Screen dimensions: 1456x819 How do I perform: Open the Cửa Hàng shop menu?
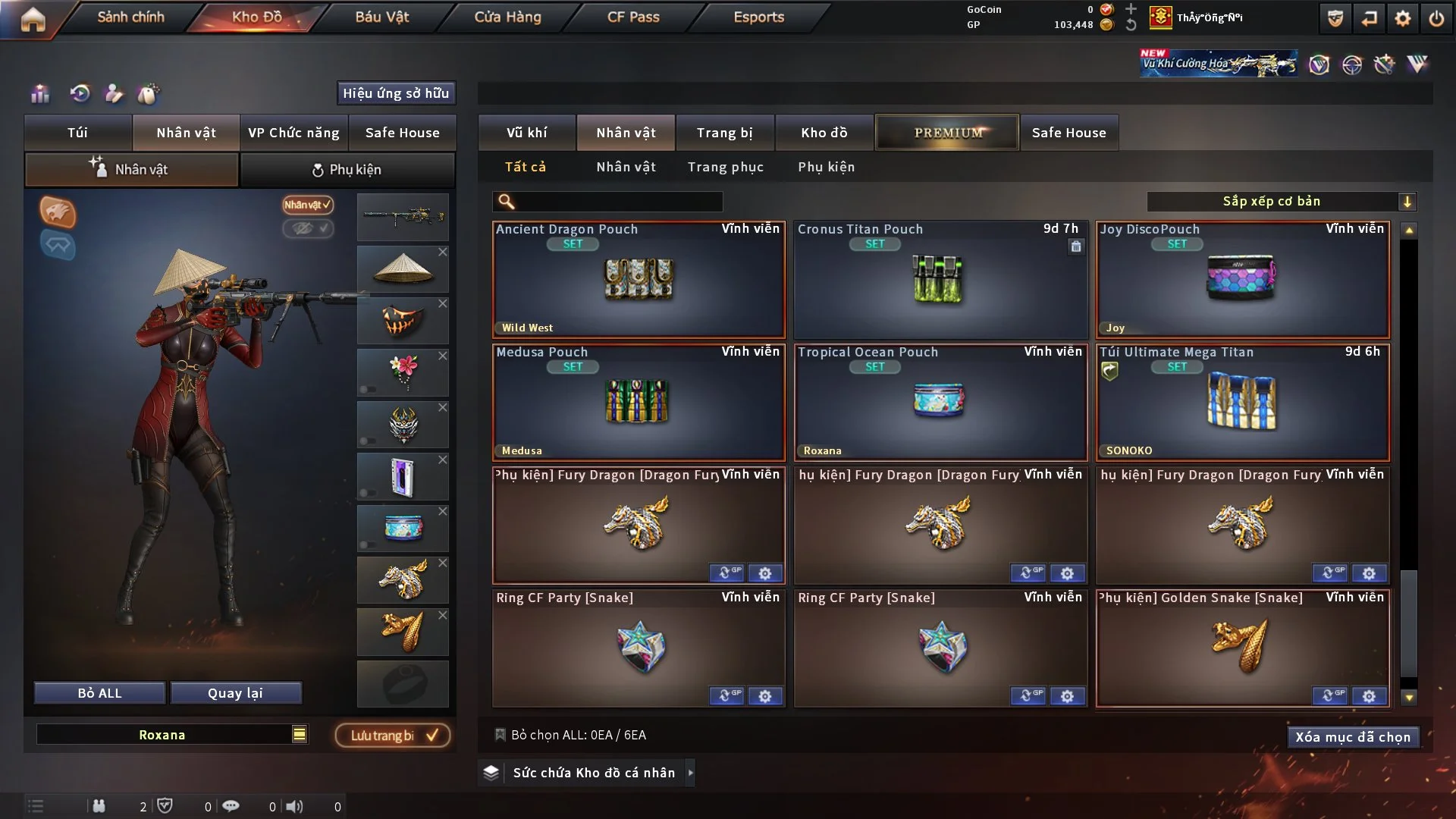point(507,17)
